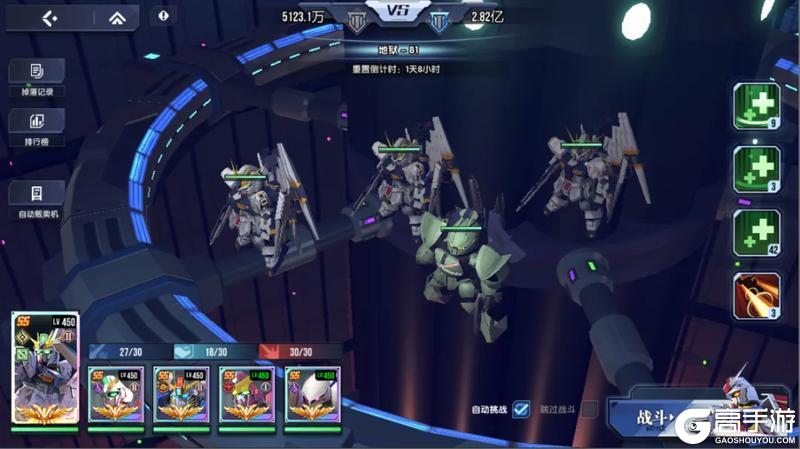
Task: Open the exclamation mark info button
Action: [x=163, y=16]
